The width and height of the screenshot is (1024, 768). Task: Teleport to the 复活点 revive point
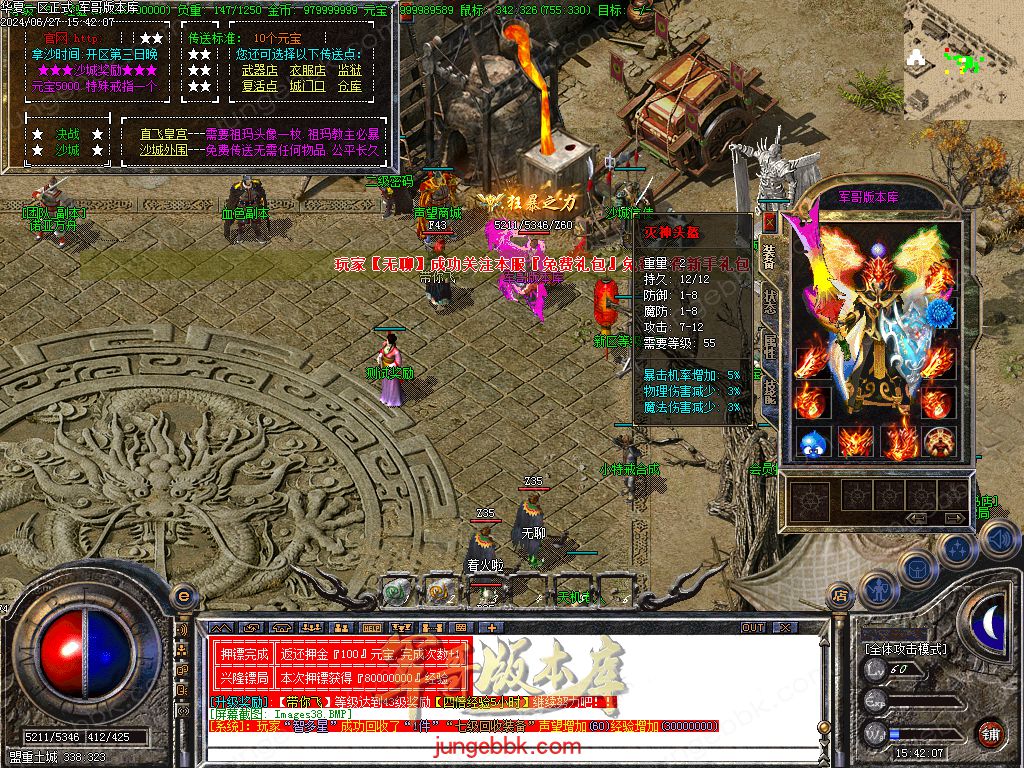click(259, 86)
